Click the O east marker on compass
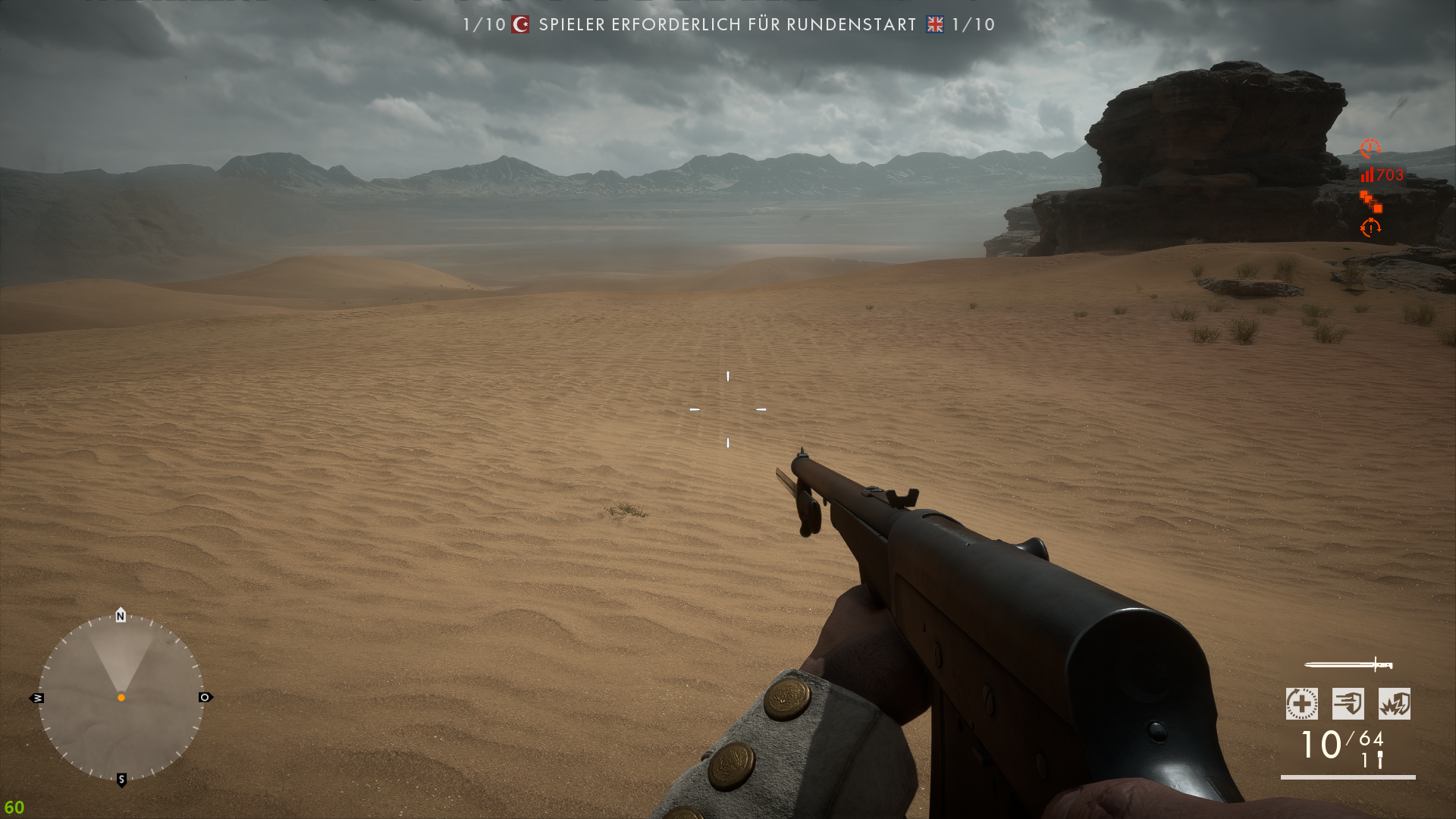This screenshot has width=1456, height=819. [205, 698]
